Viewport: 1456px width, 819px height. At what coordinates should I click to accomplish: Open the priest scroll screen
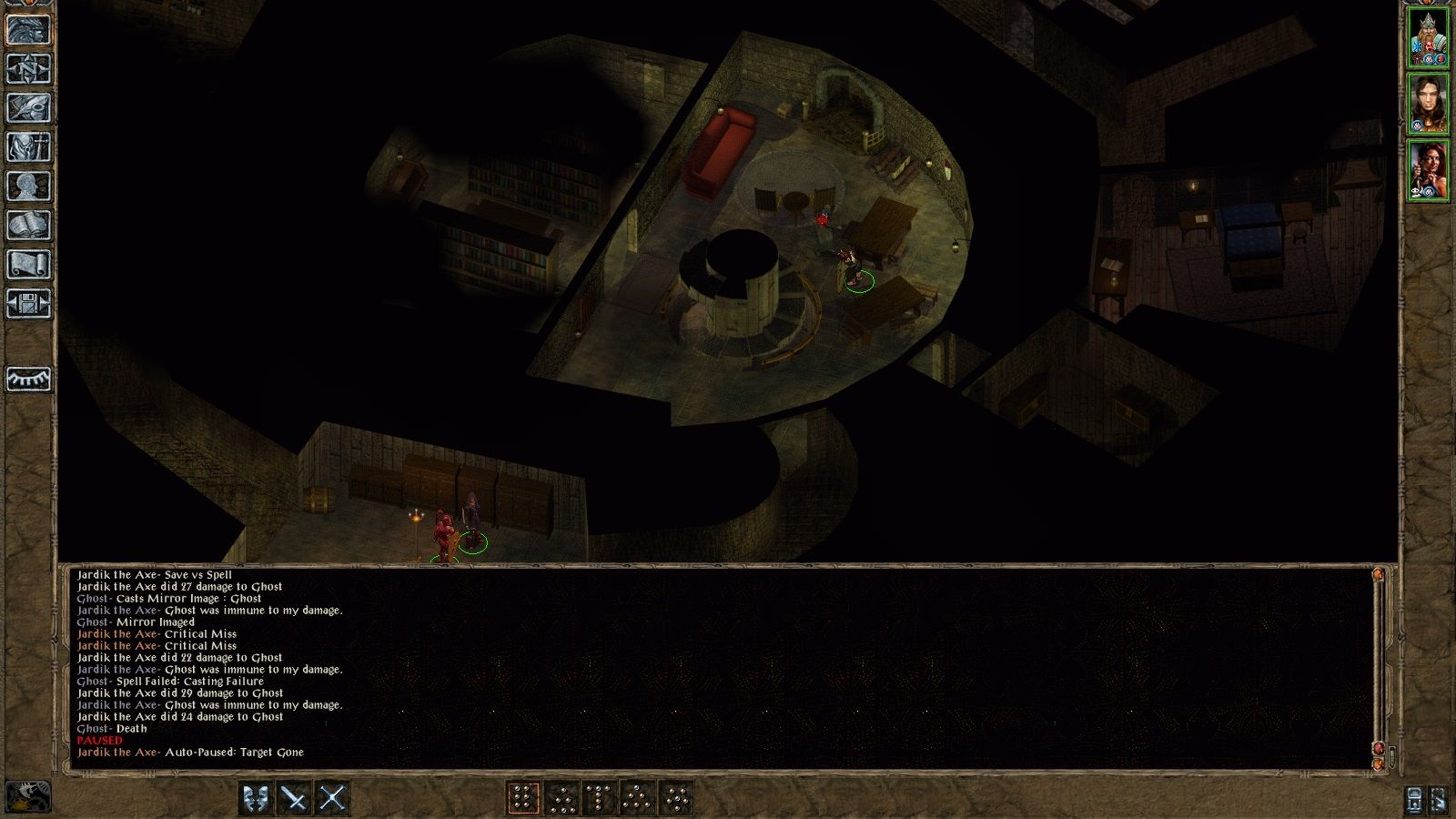[x=27, y=263]
